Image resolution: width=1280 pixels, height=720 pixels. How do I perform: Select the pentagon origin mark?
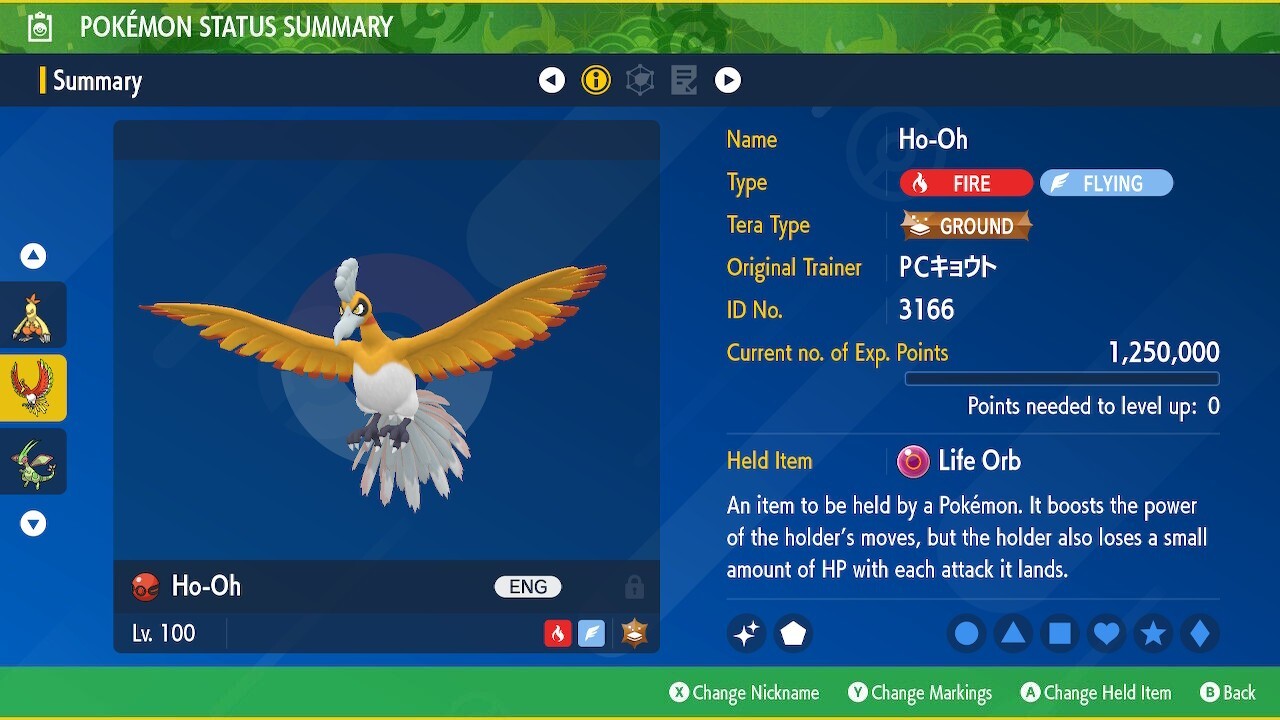pyautogui.click(x=793, y=633)
